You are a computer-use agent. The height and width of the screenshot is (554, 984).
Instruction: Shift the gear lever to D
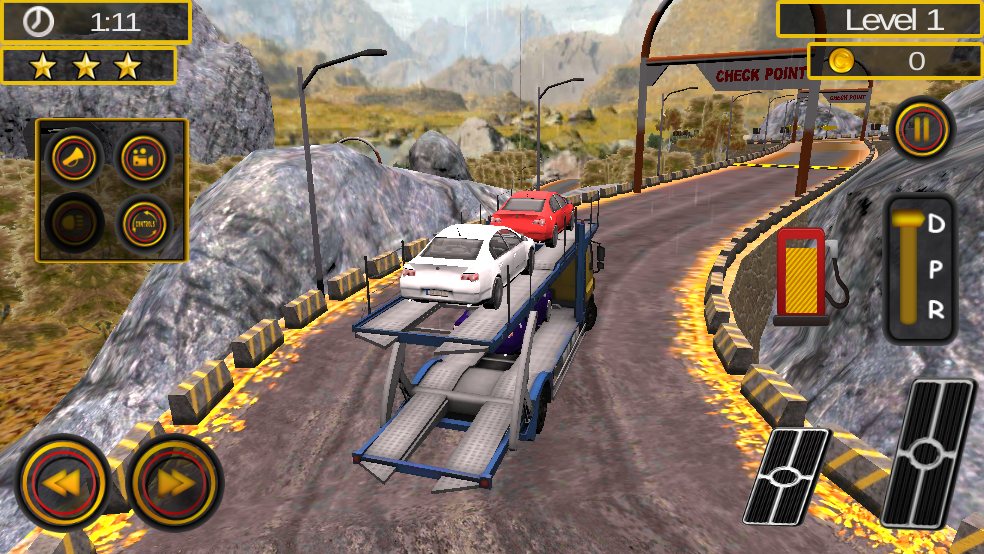pos(935,224)
